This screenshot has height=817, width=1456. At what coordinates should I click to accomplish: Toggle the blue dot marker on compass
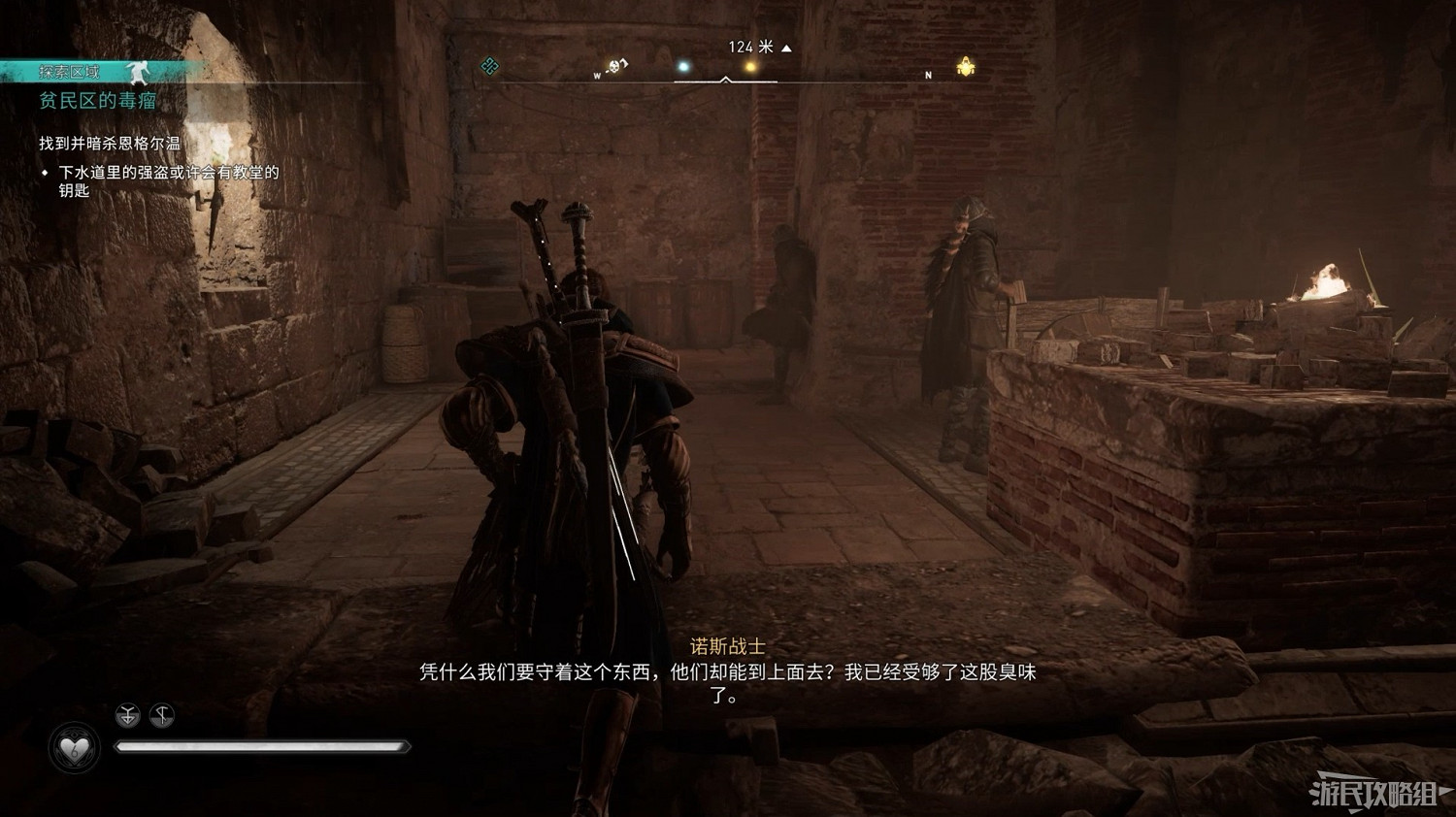point(684,65)
